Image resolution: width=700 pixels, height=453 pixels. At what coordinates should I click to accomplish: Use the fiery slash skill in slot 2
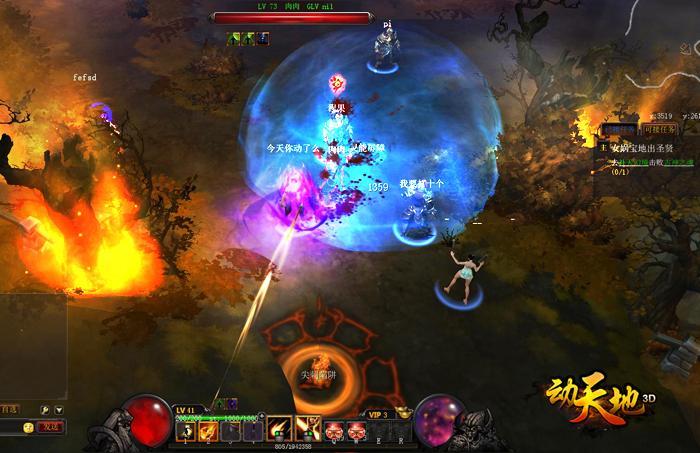208,430
